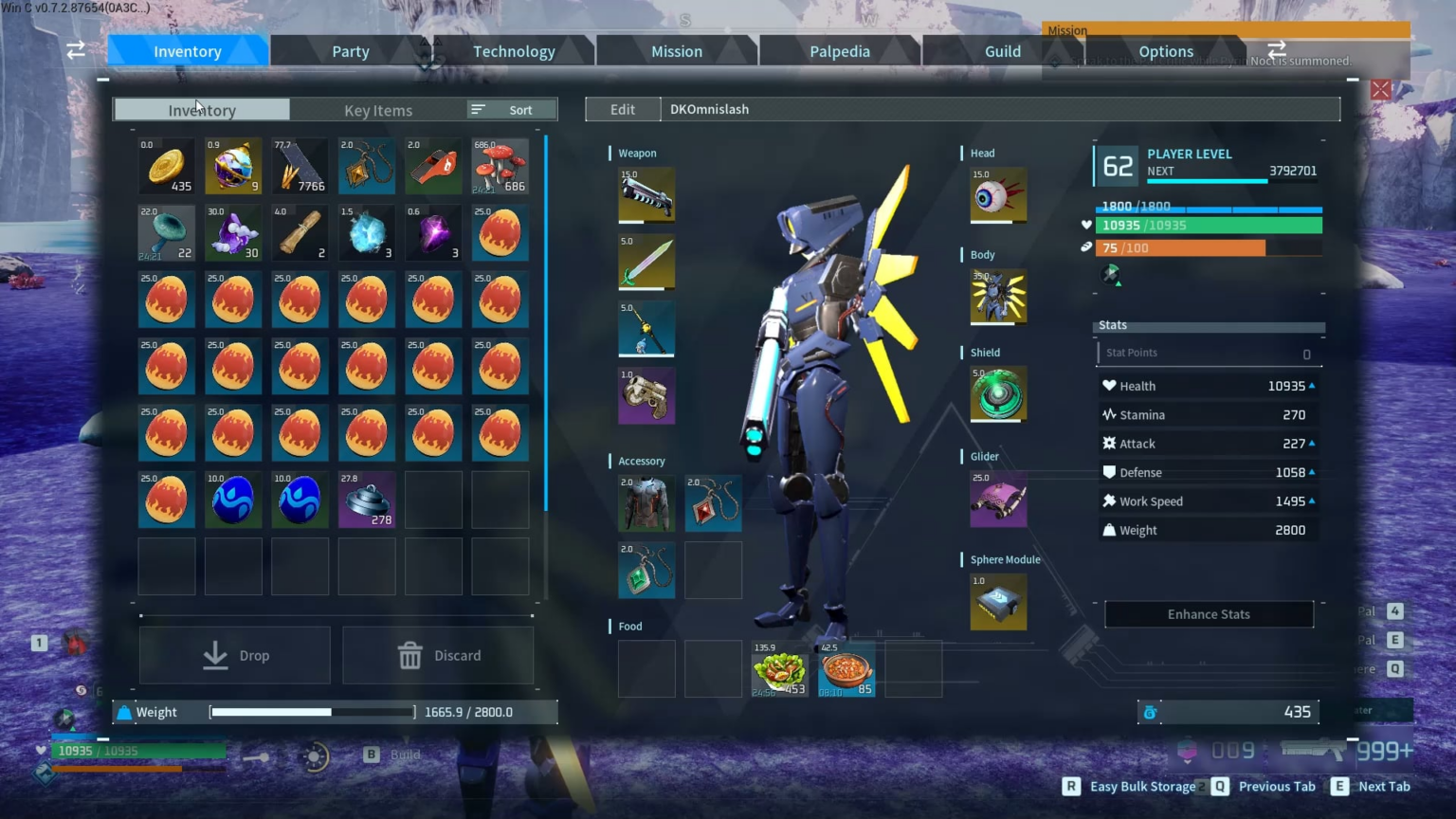
Task: Go to the Mission tab
Action: pos(677,51)
